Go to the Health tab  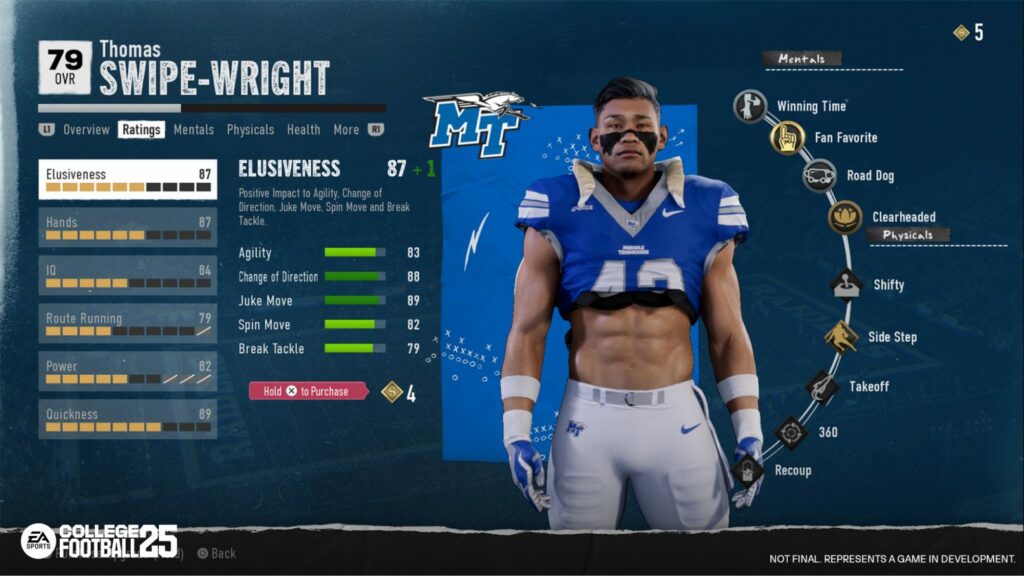pyautogui.click(x=303, y=130)
